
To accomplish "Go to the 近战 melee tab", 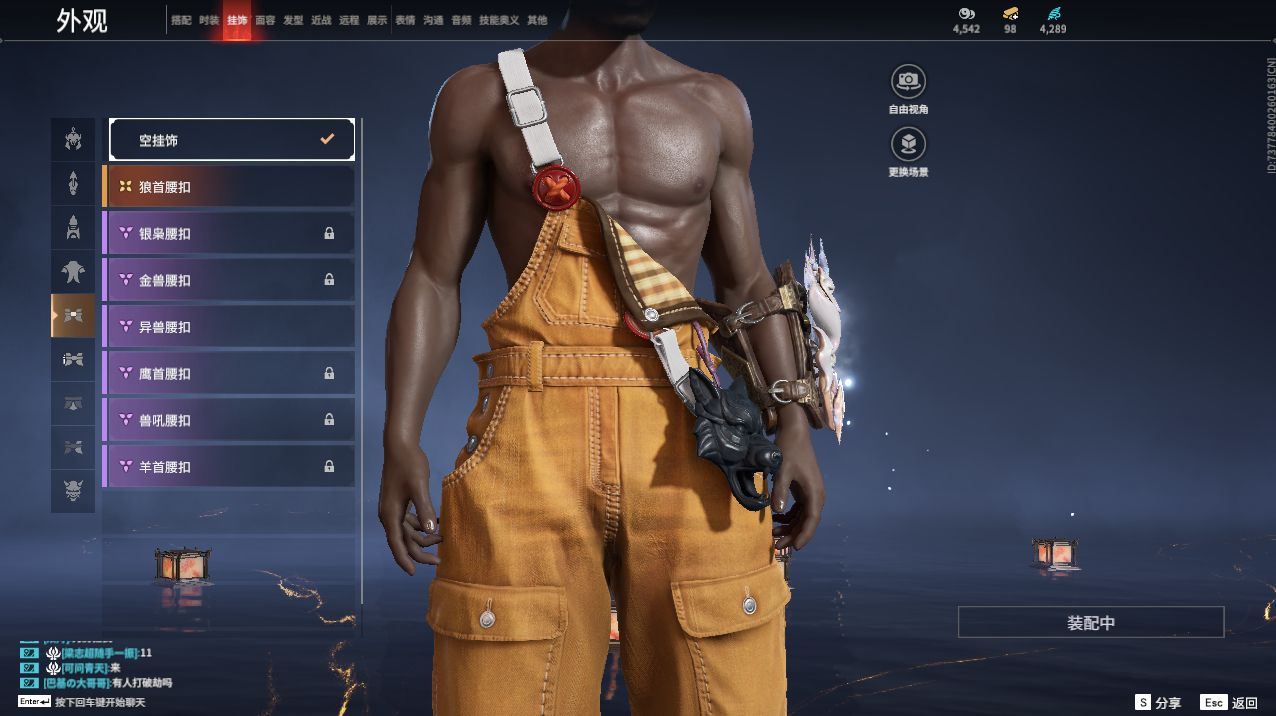I will (321, 20).
